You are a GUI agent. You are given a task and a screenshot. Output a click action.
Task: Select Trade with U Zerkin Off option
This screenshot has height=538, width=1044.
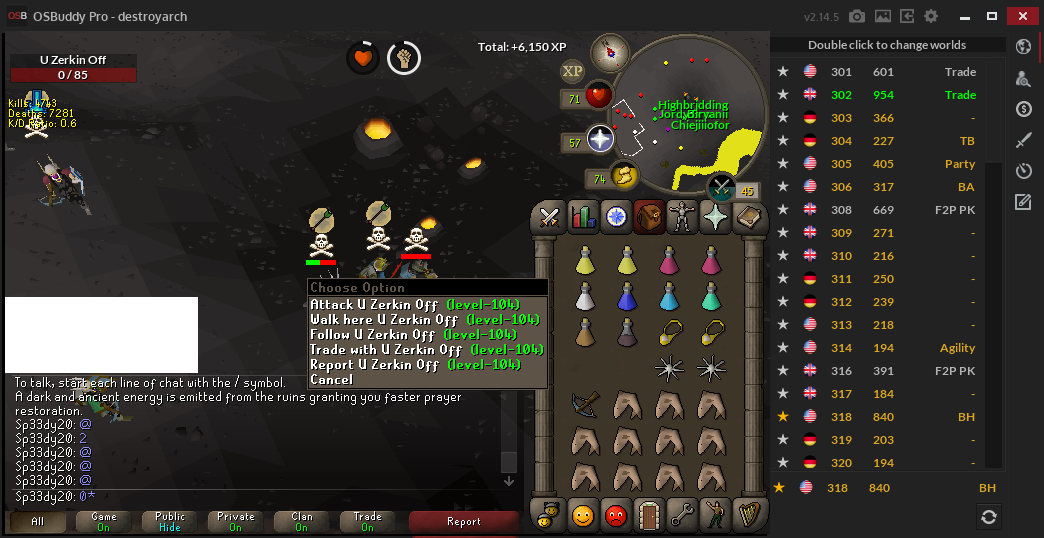coord(426,350)
